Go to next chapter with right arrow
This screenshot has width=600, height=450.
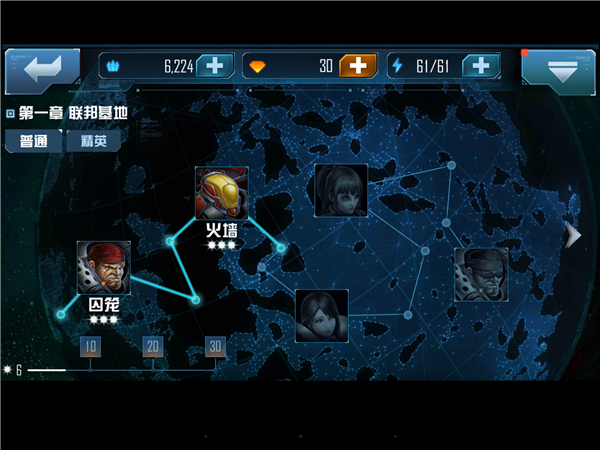pyautogui.click(x=573, y=235)
